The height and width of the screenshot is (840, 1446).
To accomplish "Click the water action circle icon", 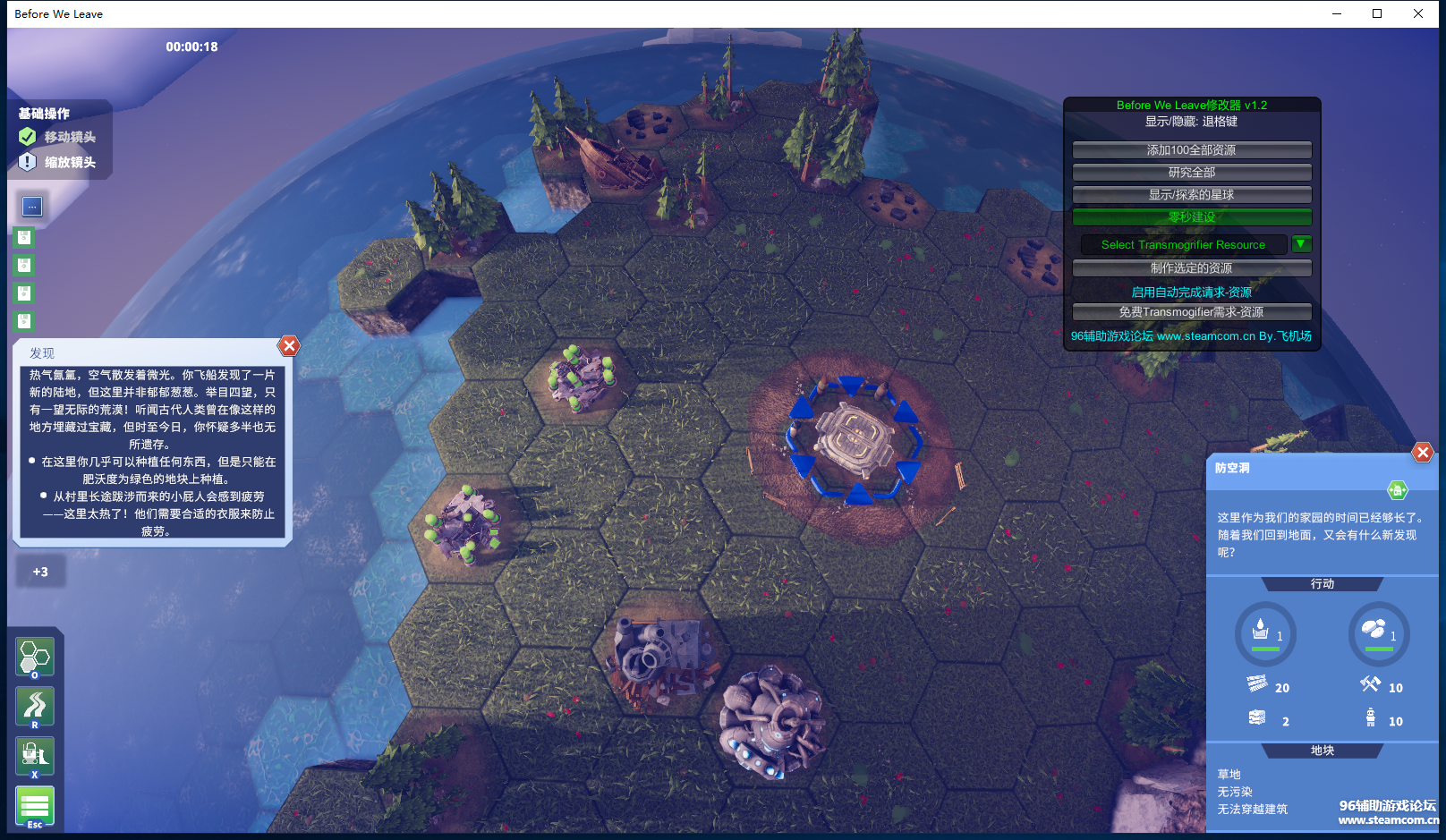I will [1265, 632].
